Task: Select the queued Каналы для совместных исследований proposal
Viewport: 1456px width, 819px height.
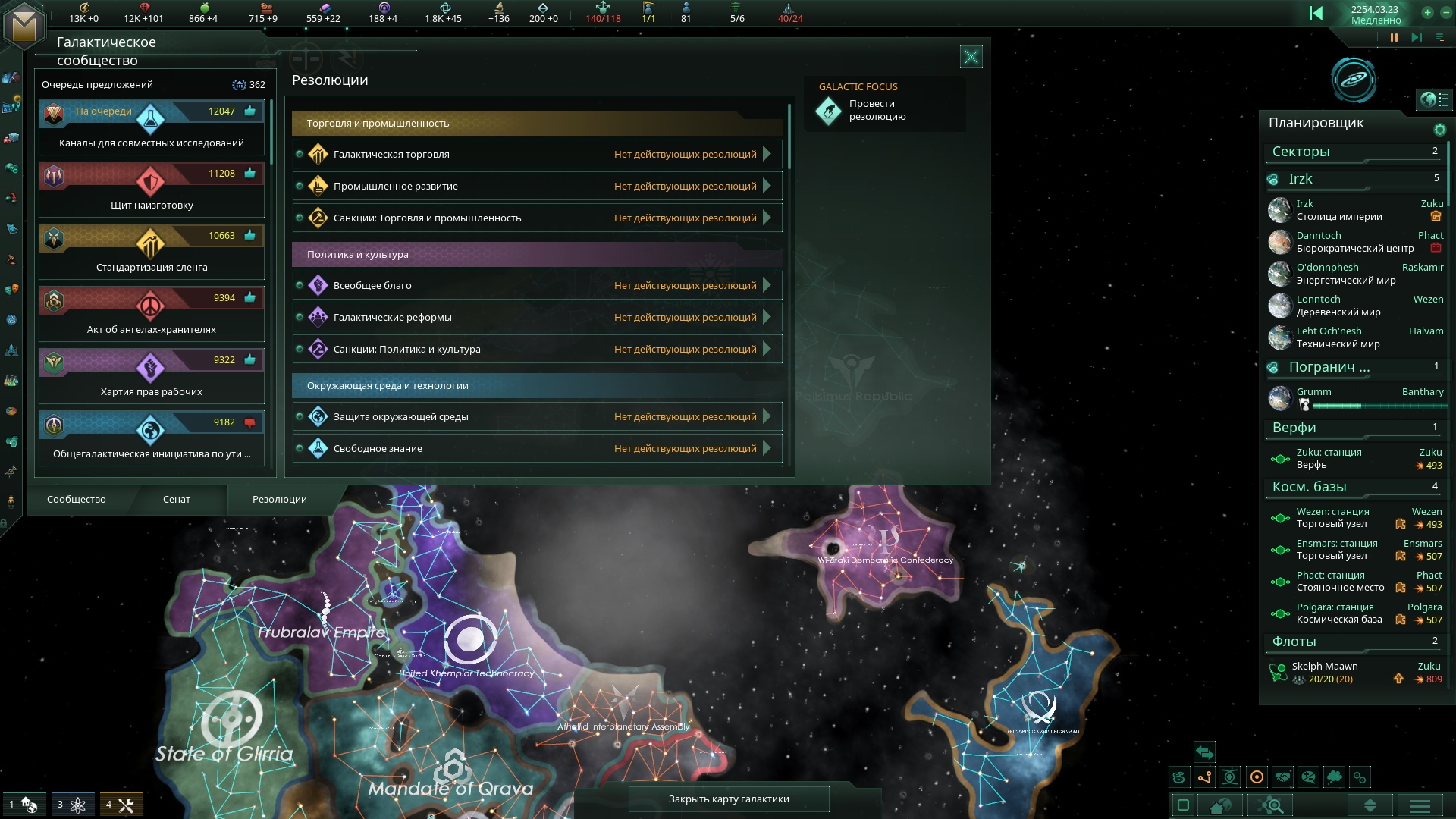Action: pos(152,127)
